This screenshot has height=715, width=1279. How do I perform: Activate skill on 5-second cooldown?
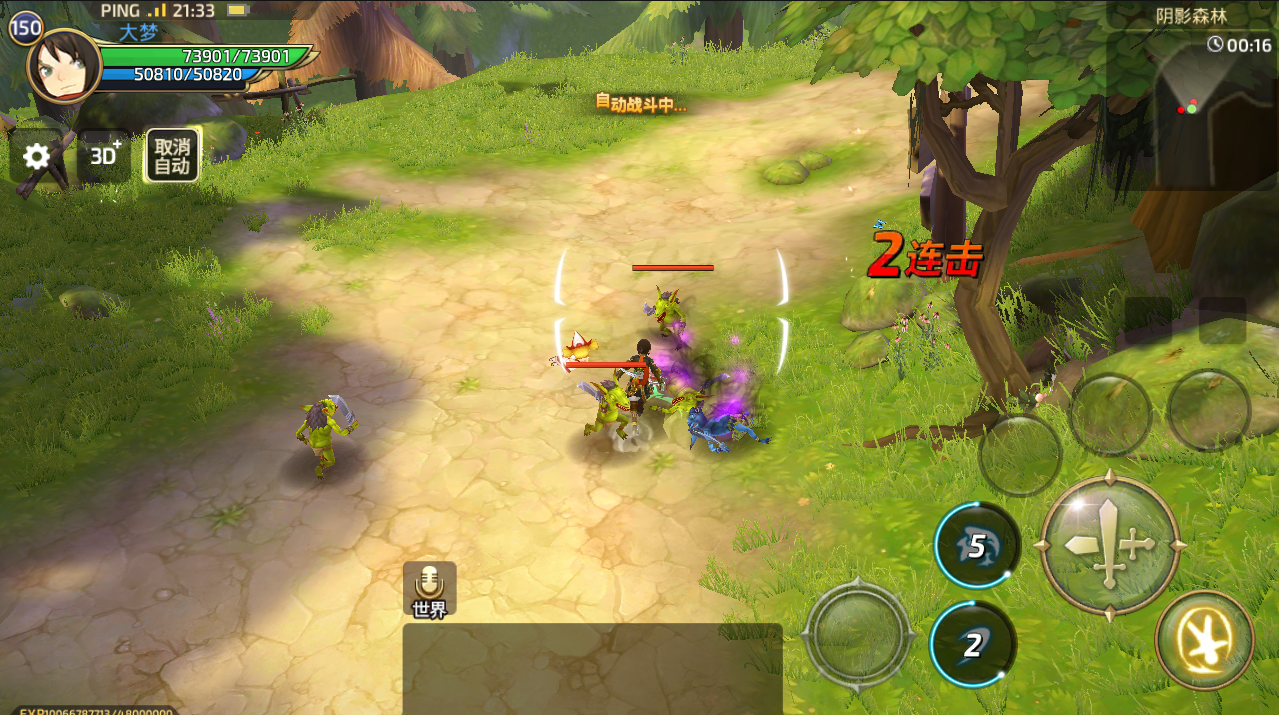pos(976,546)
